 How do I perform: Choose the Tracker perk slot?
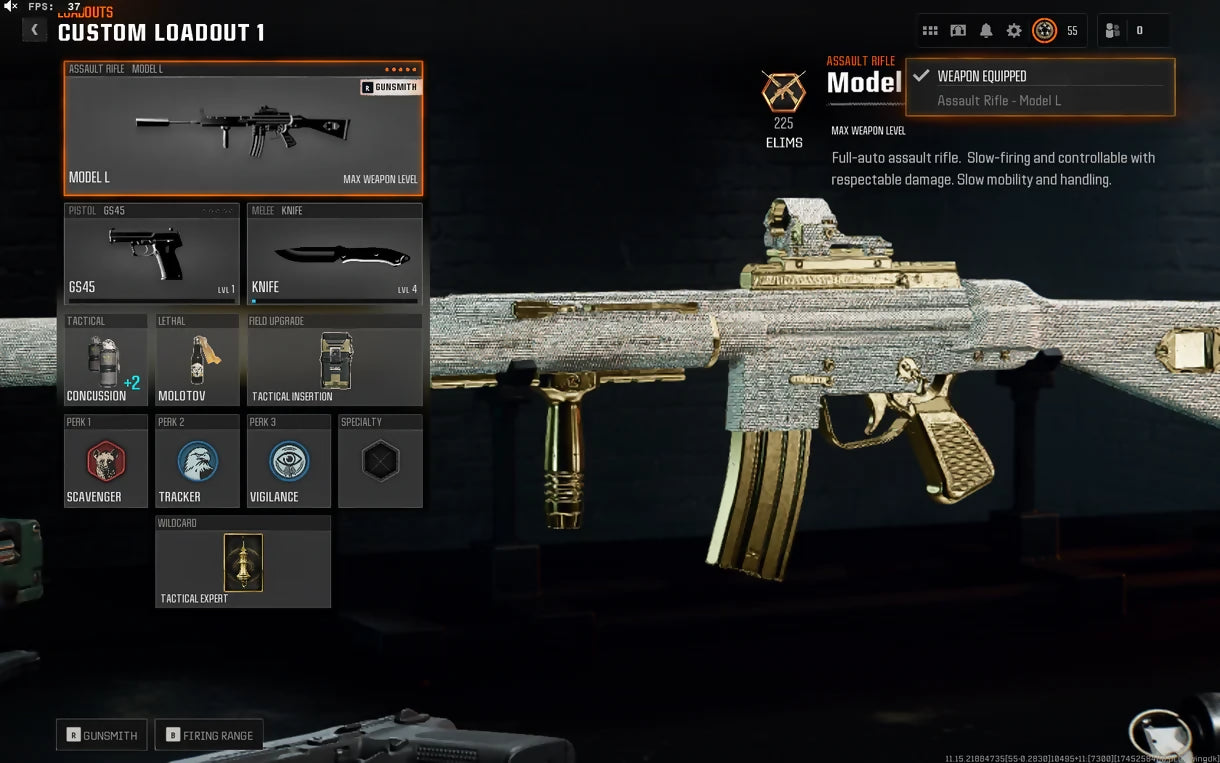coord(197,462)
